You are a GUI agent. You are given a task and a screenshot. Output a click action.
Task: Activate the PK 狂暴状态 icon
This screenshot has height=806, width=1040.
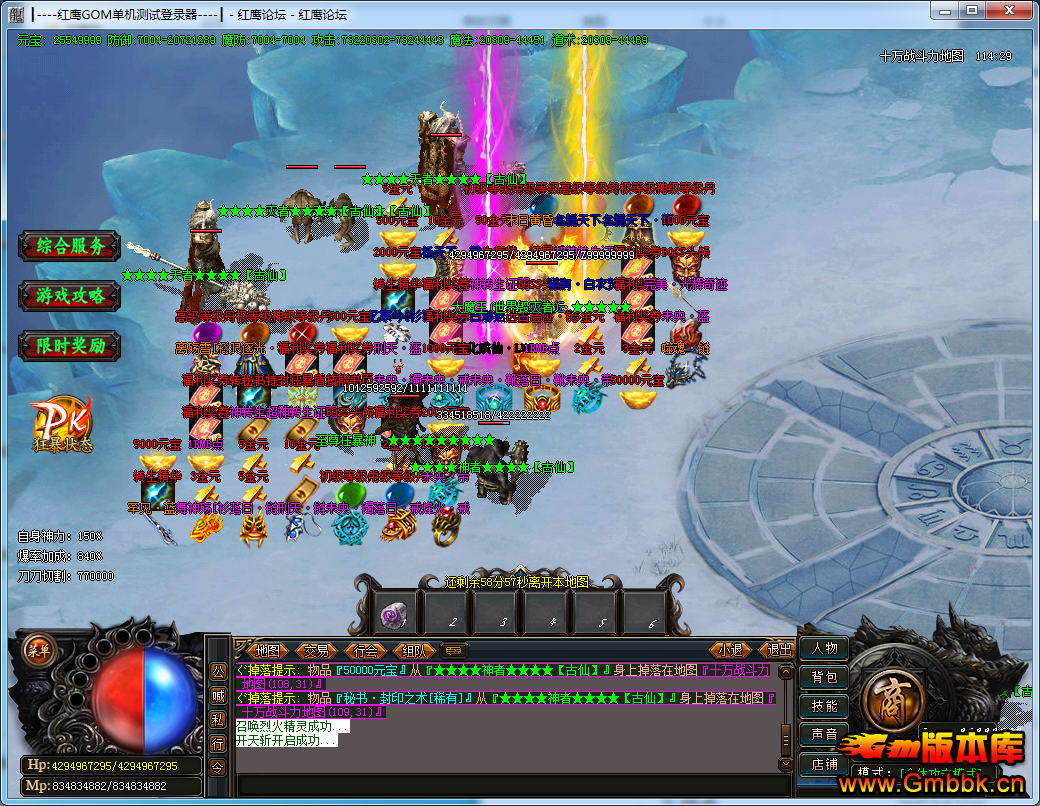[x=62, y=427]
